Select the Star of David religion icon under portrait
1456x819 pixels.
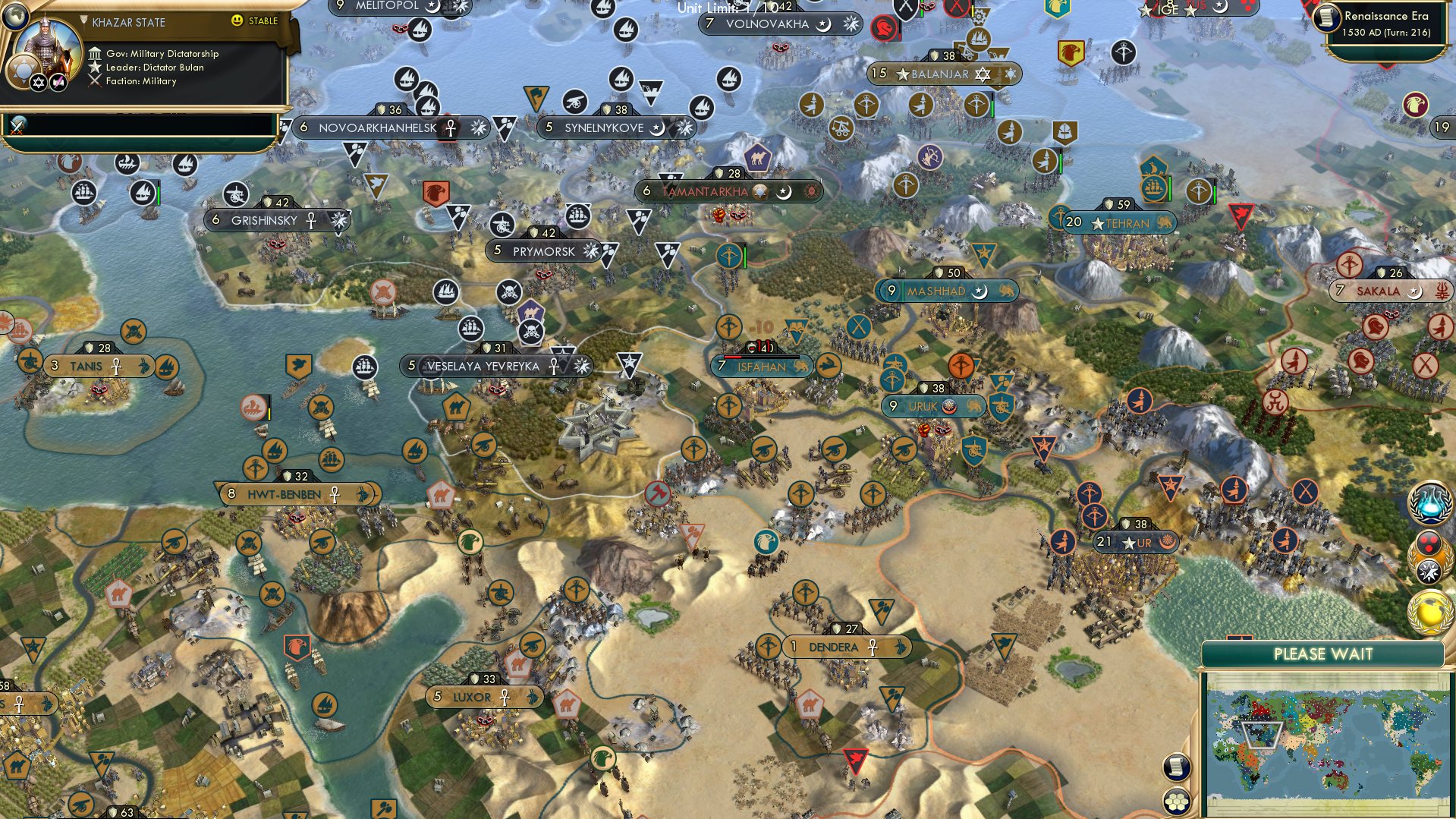click(x=38, y=82)
